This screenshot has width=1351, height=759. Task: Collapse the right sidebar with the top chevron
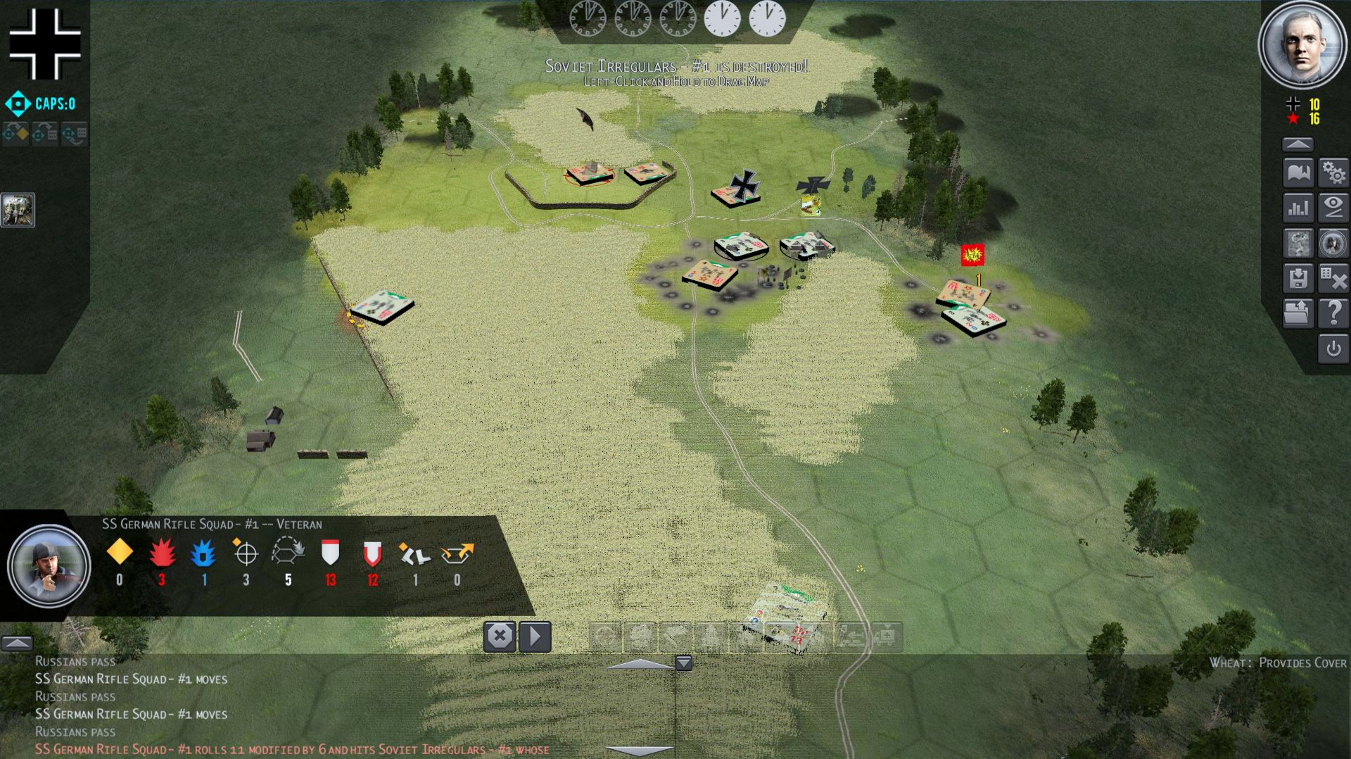(1298, 144)
